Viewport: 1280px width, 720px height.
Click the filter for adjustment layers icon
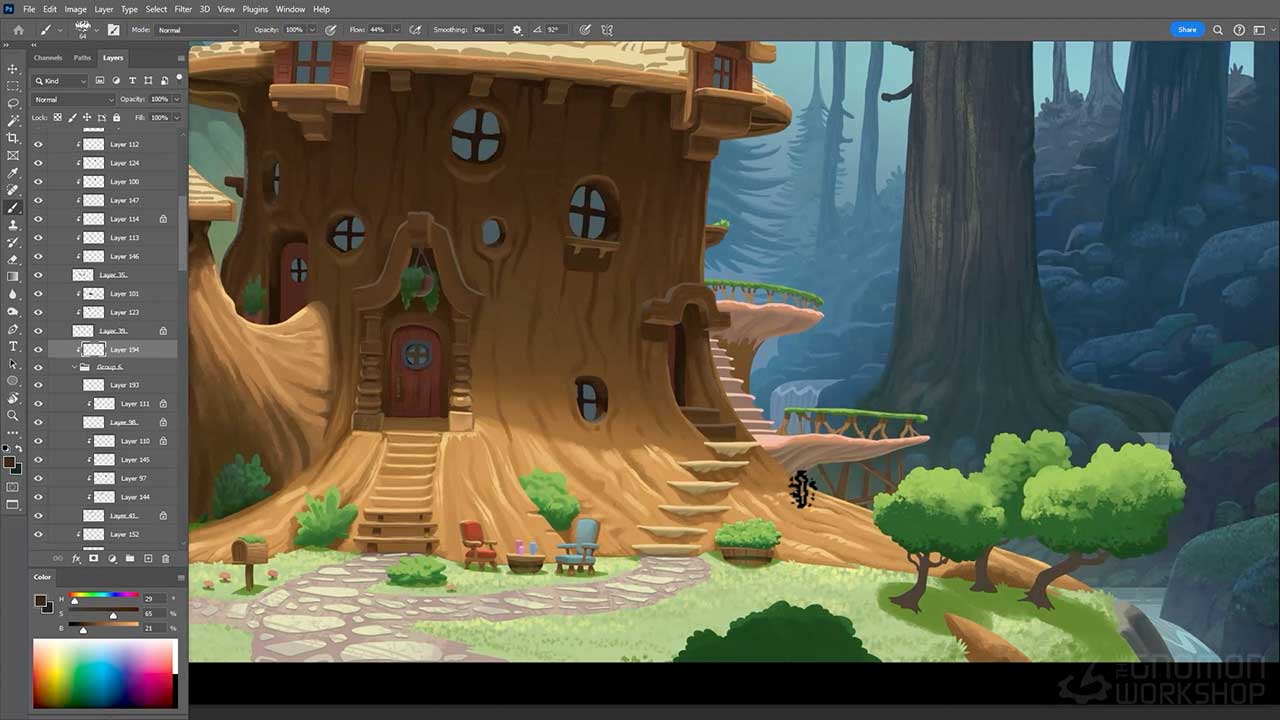coord(116,81)
